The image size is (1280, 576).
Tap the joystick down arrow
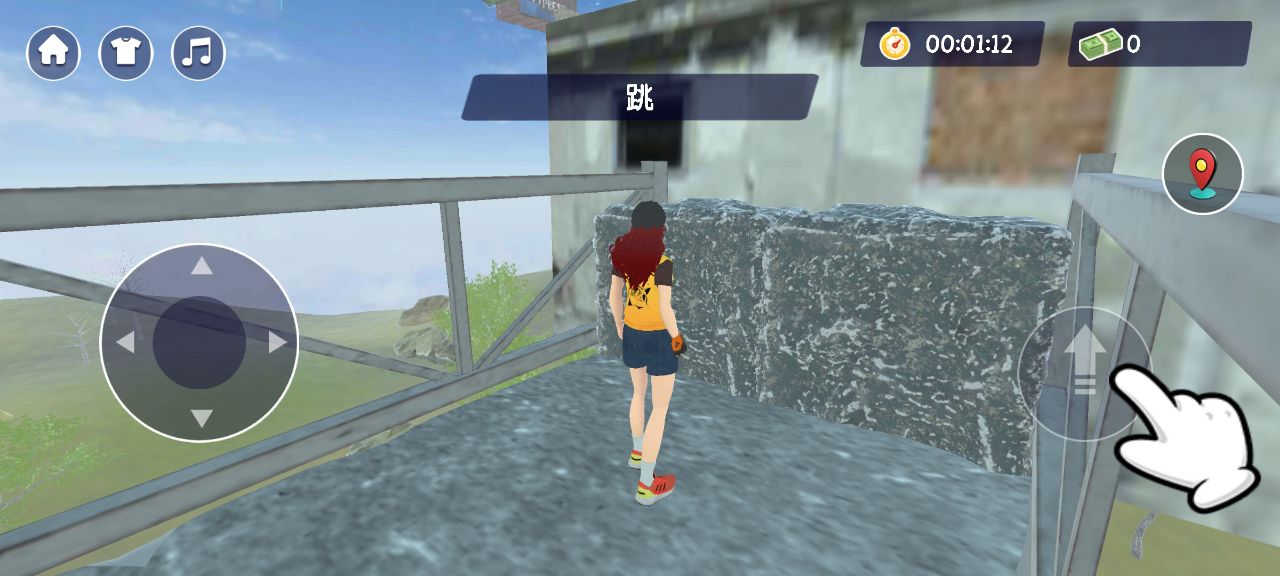click(202, 418)
